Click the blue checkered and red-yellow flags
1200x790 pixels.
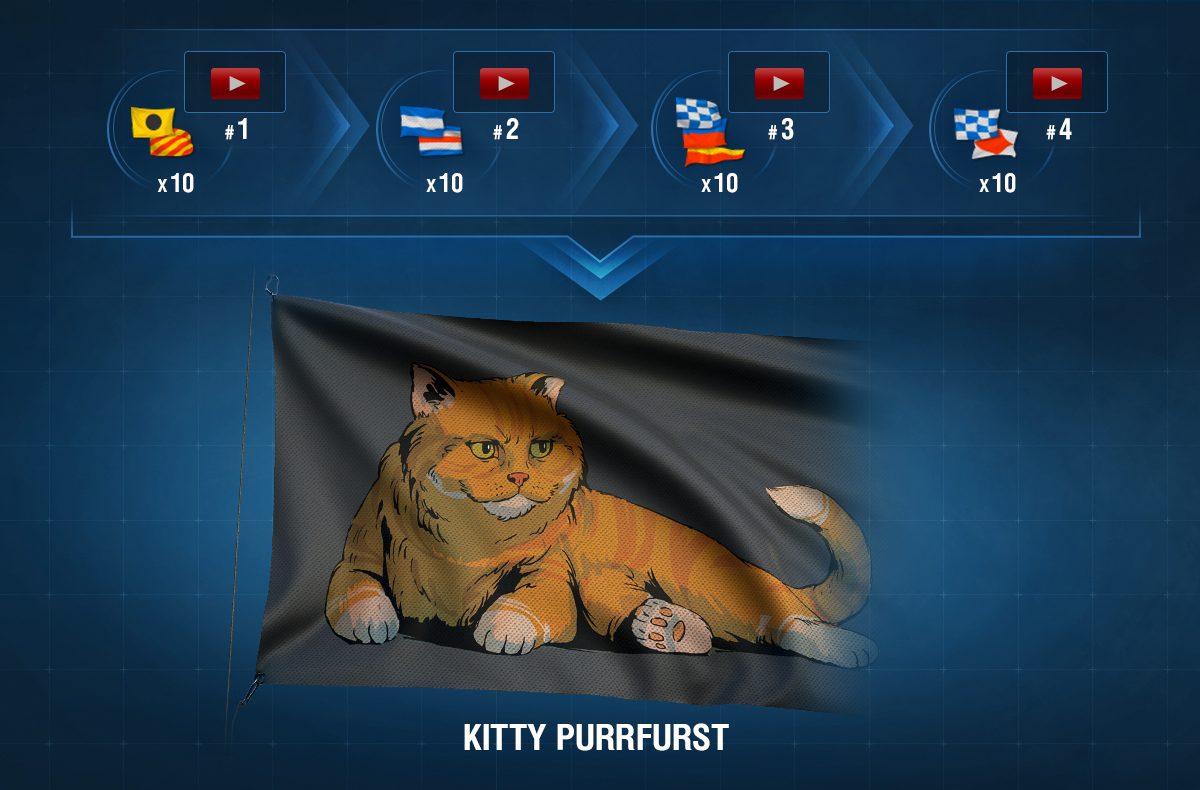tap(709, 131)
